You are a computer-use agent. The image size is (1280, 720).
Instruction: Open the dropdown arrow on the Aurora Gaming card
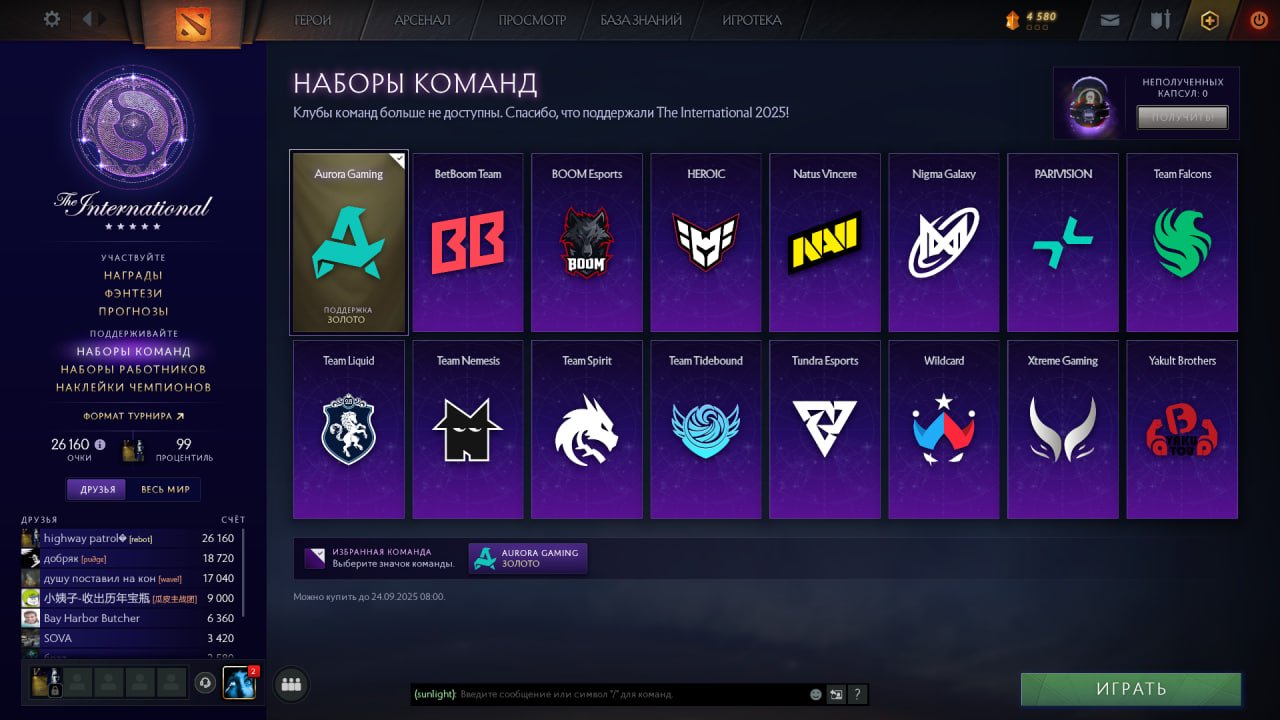coord(399,158)
